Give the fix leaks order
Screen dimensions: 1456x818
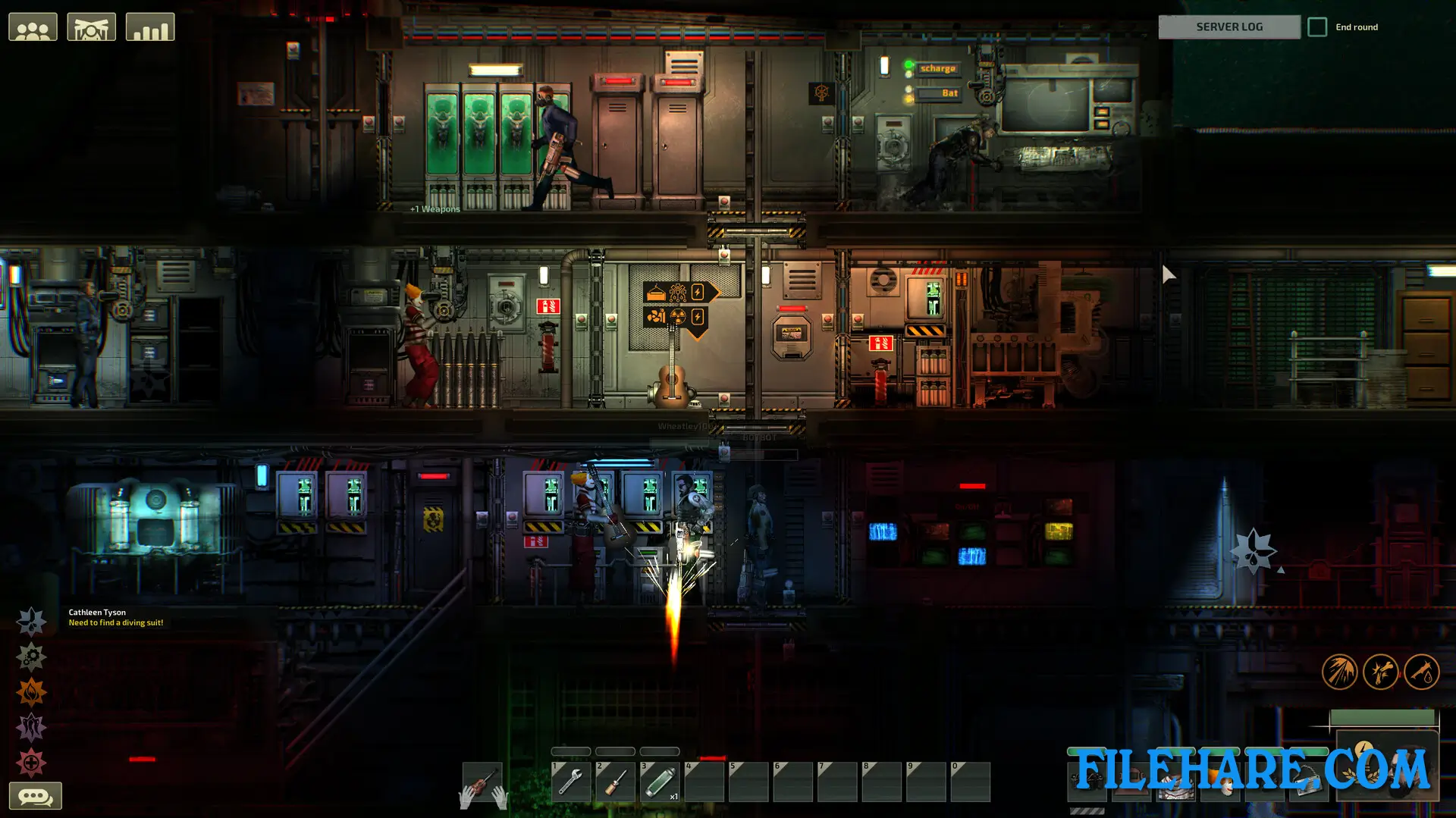(31, 622)
